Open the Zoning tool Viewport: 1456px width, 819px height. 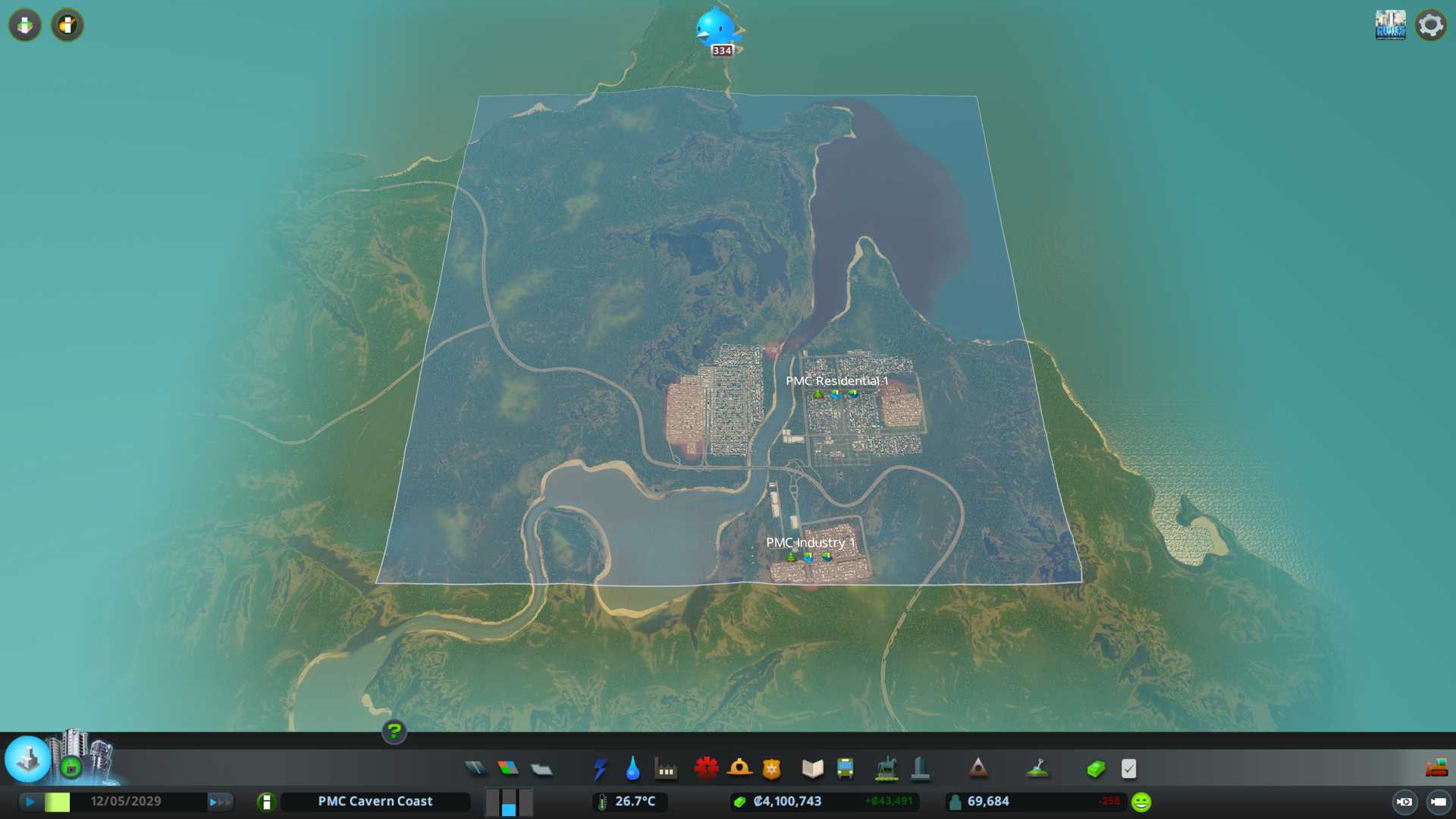(x=508, y=769)
